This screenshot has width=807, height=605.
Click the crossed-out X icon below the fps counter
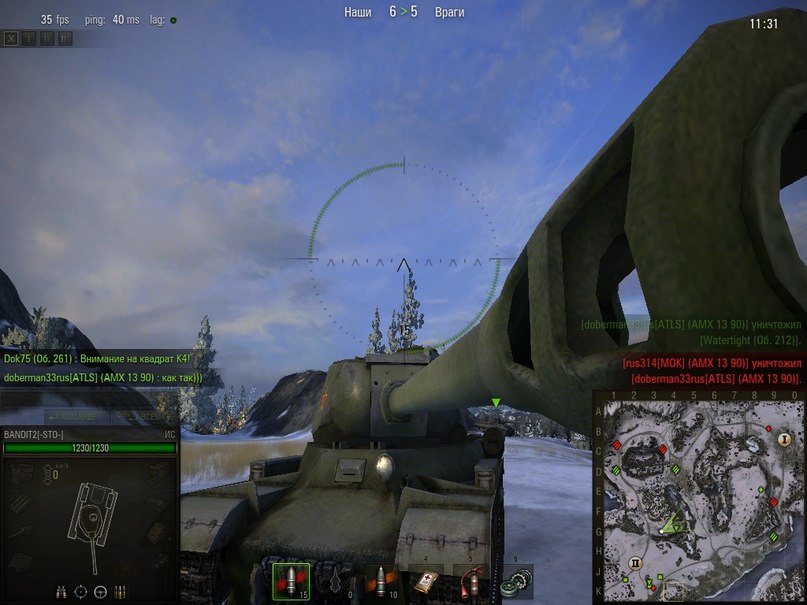pos(11,38)
